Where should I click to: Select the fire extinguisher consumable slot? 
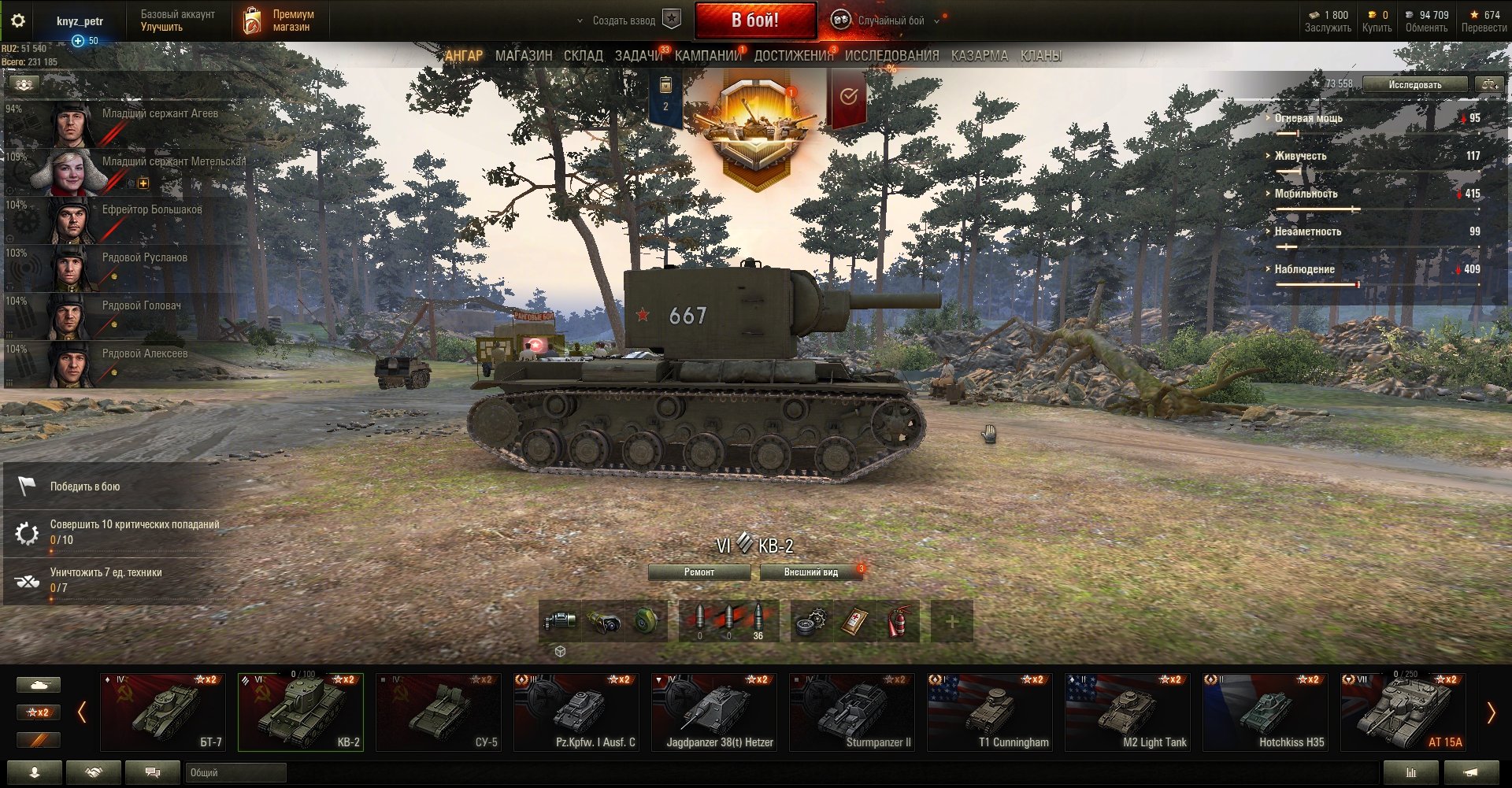pyautogui.click(x=898, y=622)
